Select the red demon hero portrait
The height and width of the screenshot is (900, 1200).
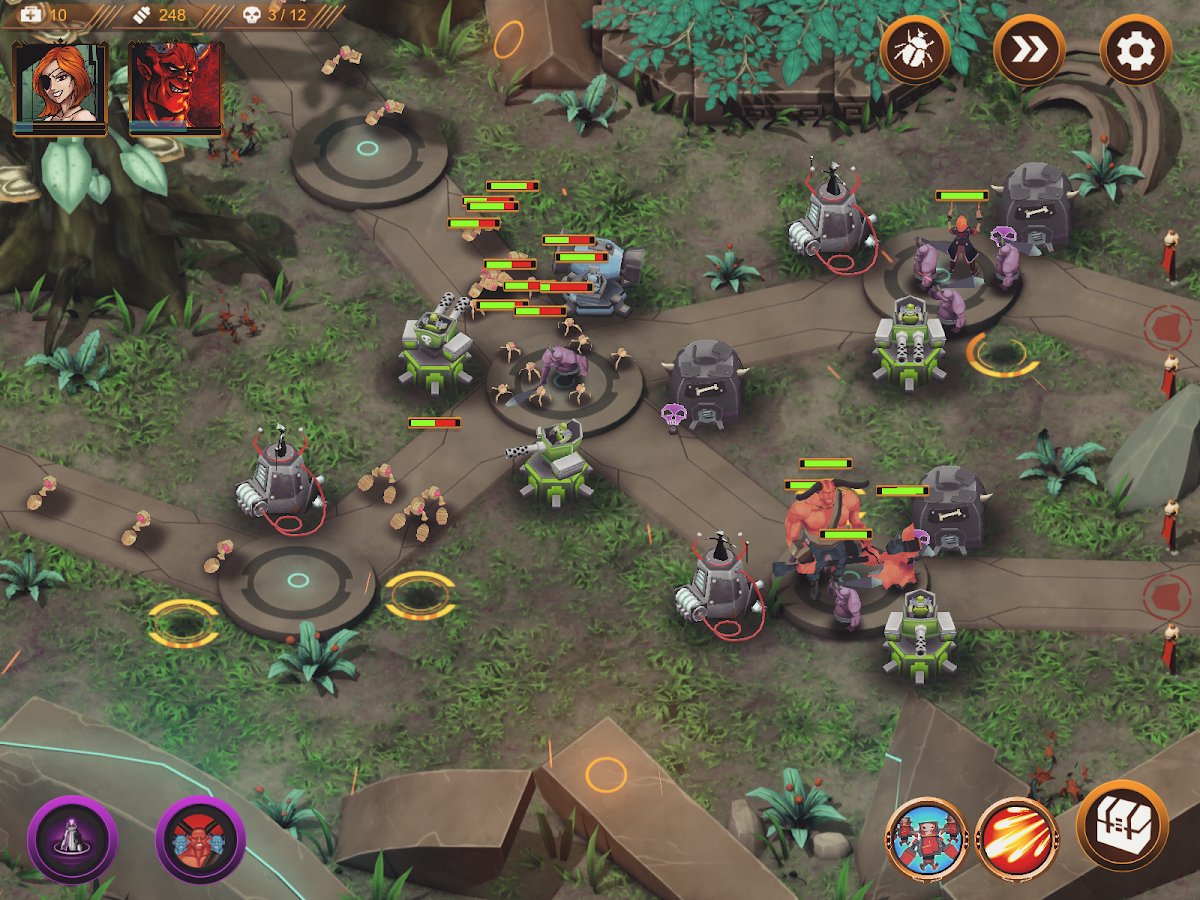click(x=176, y=87)
